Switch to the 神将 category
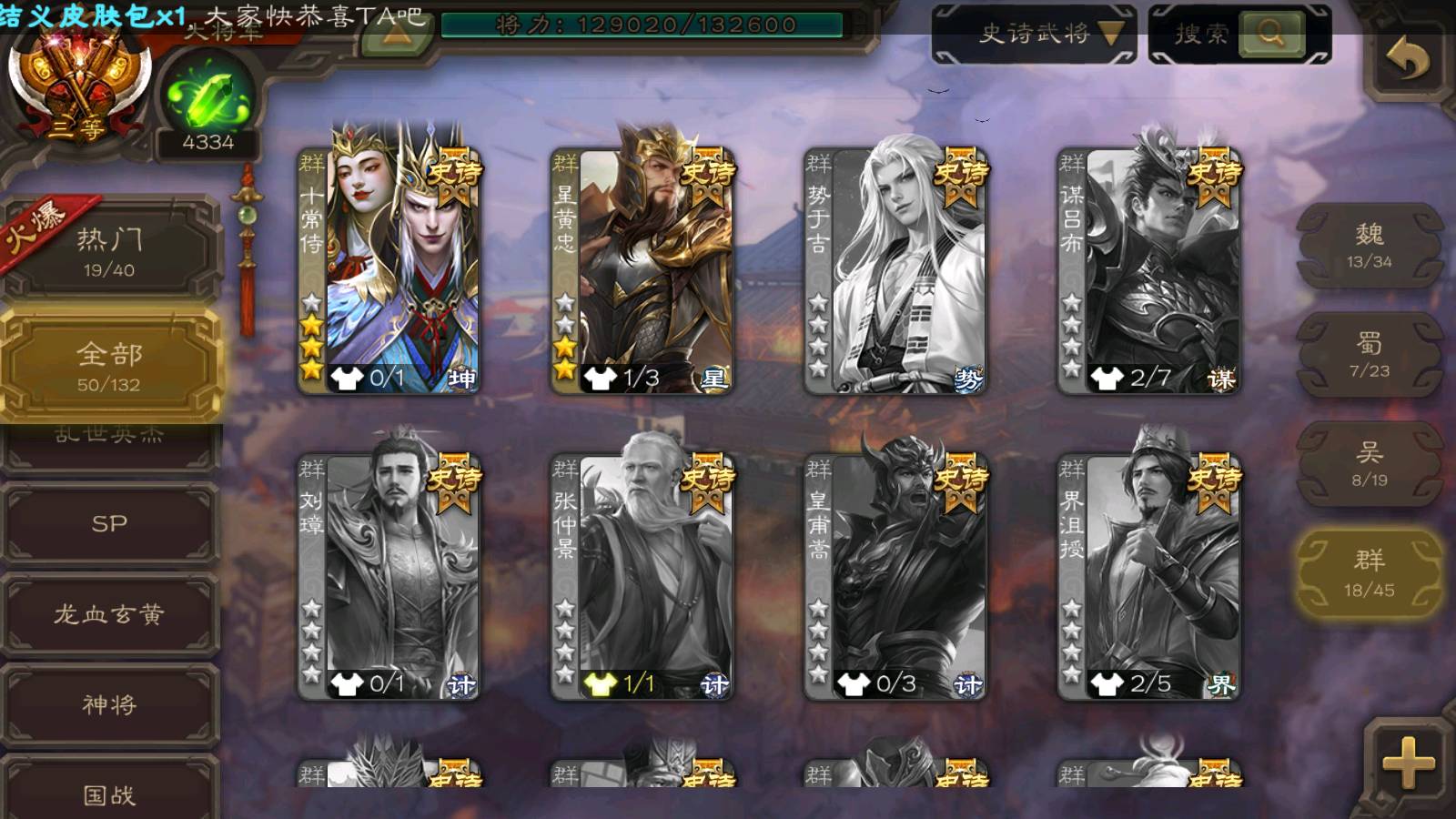This screenshot has height=819, width=1456. pyautogui.click(x=109, y=704)
